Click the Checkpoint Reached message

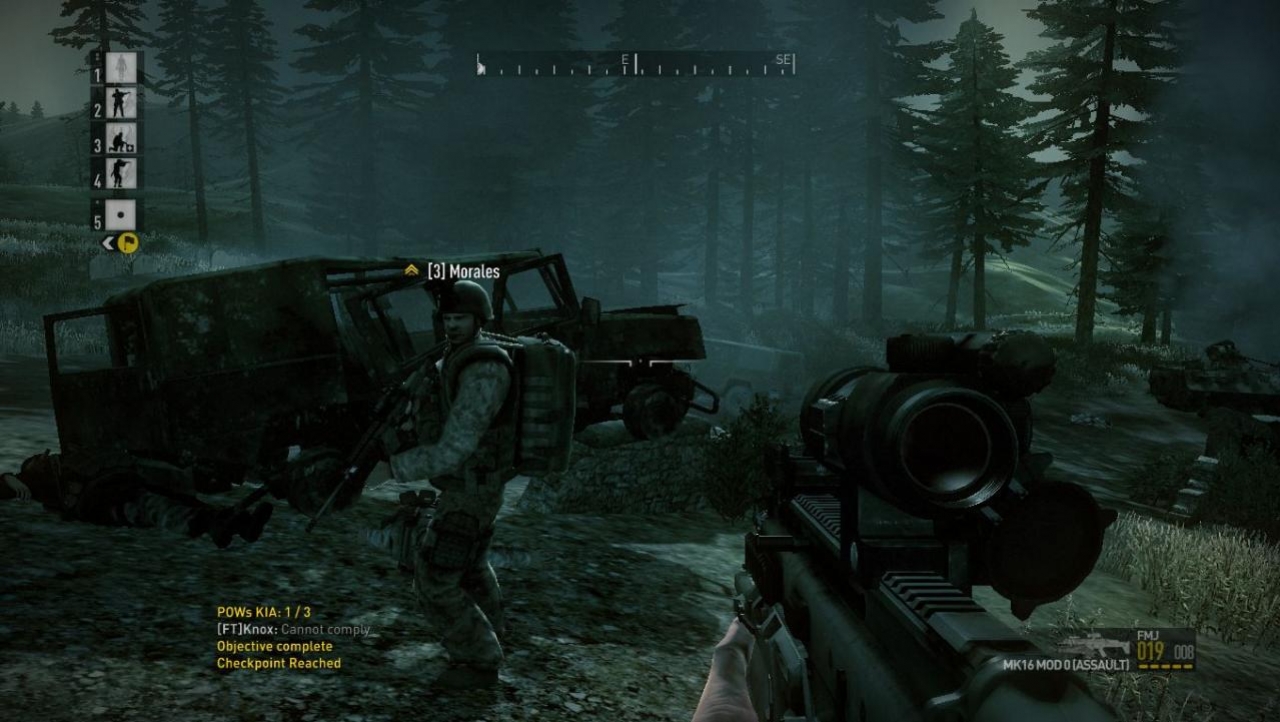[x=277, y=661]
